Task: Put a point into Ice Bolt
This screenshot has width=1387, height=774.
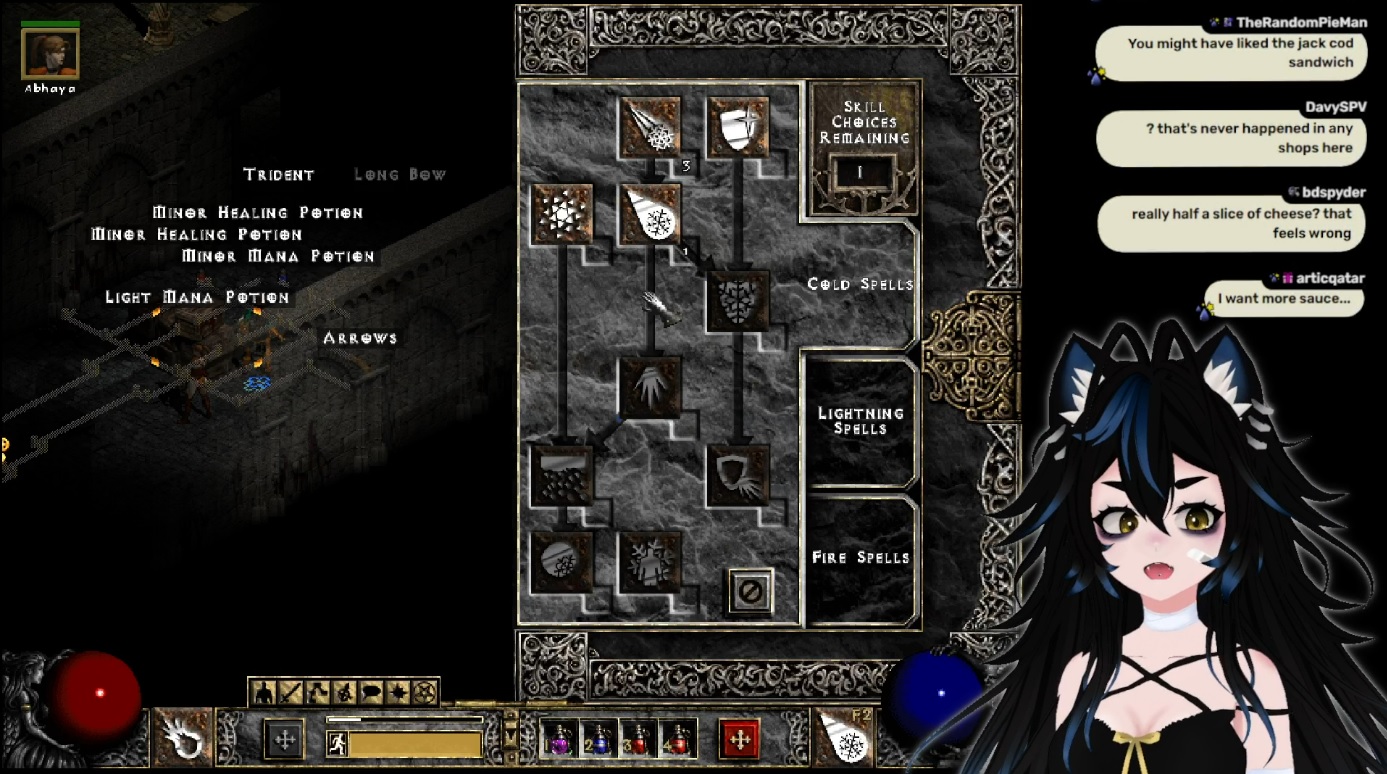Action: (x=650, y=126)
